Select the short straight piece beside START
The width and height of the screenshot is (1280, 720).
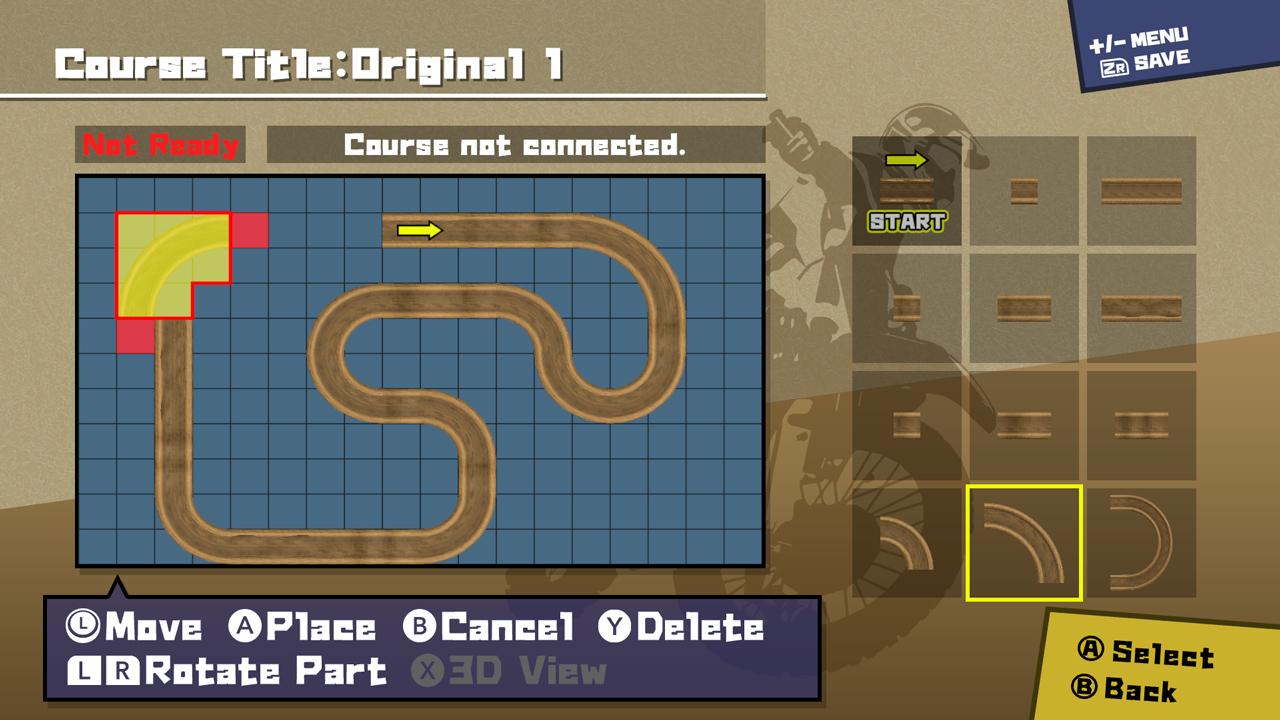(x=1022, y=190)
